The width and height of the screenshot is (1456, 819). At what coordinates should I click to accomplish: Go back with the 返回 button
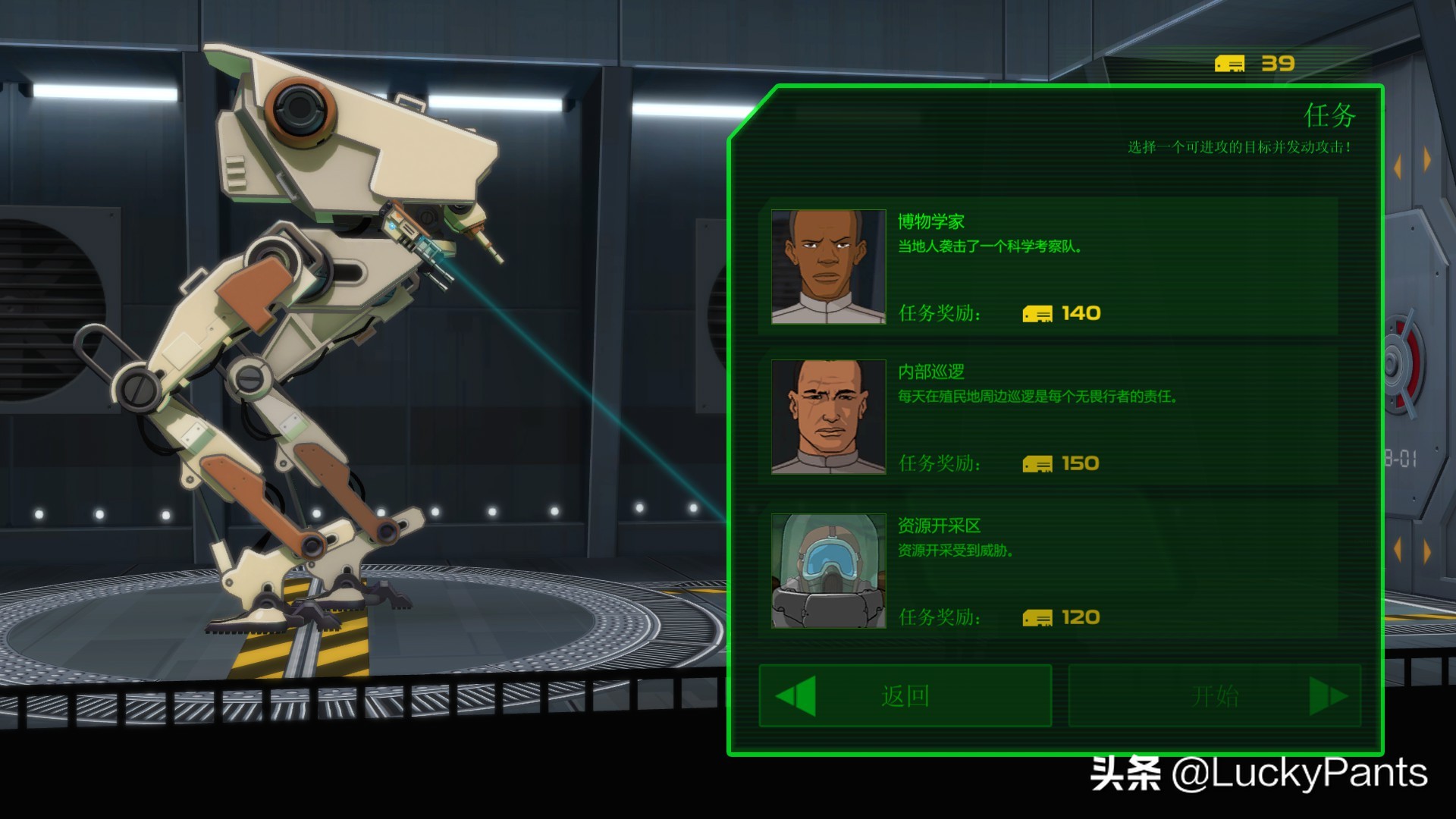coord(905,695)
